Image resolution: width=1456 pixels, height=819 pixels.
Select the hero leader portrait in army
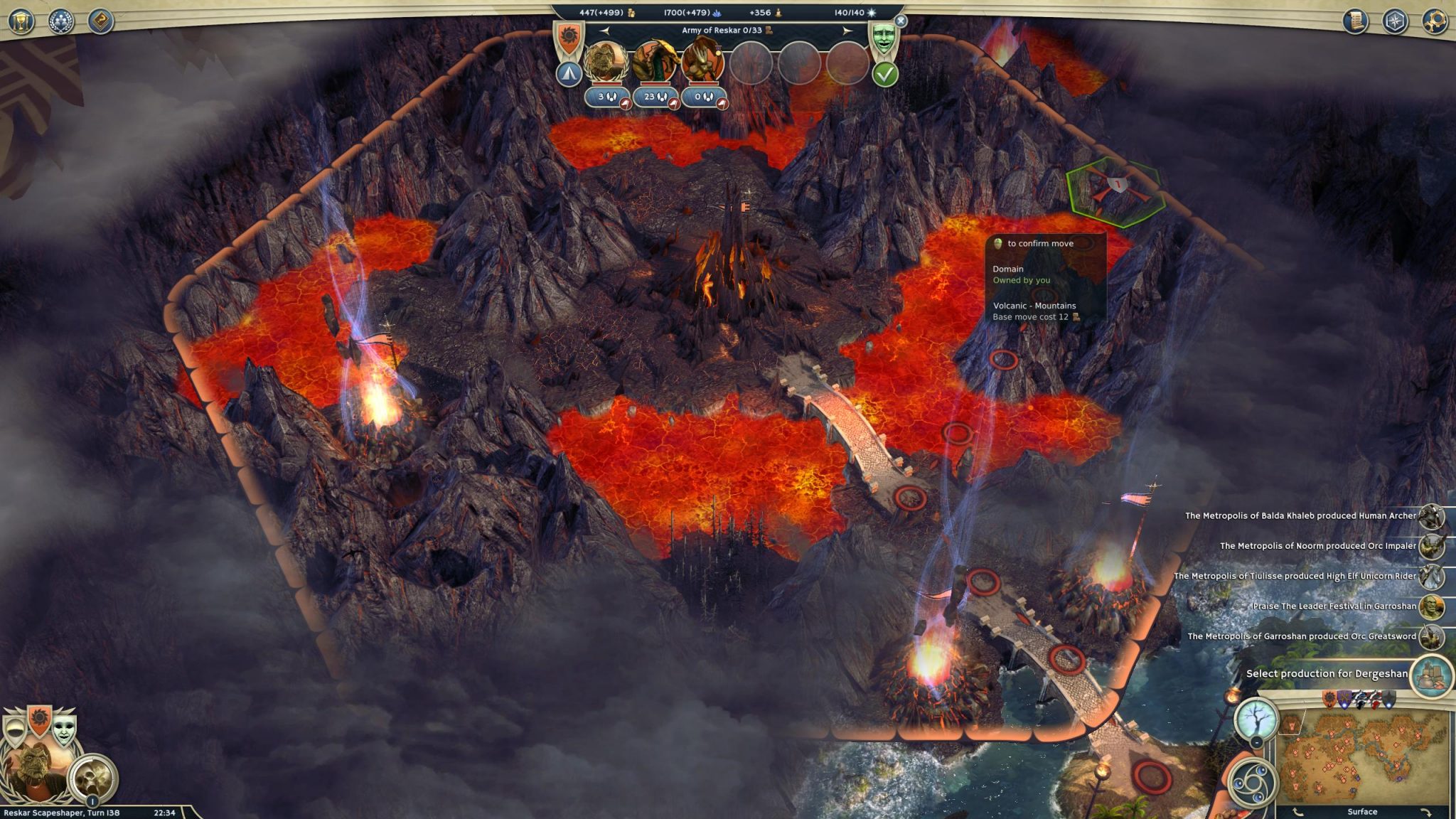606,62
